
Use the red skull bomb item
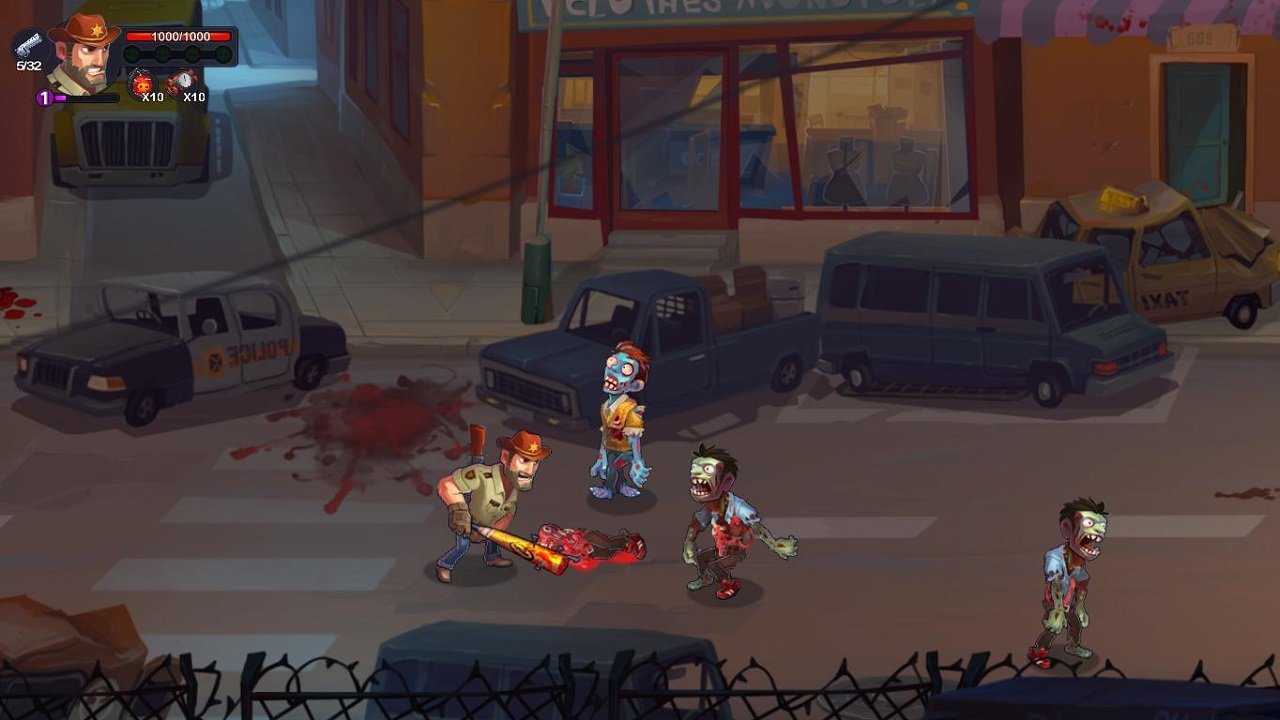[x=143, y=83]
